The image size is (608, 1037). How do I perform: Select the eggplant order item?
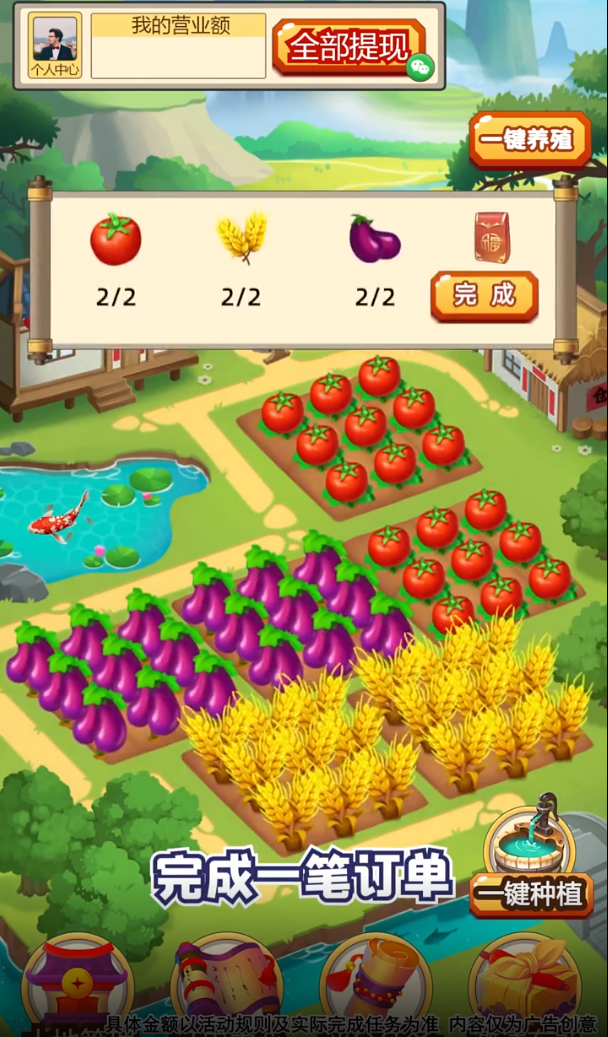point(374,240)
